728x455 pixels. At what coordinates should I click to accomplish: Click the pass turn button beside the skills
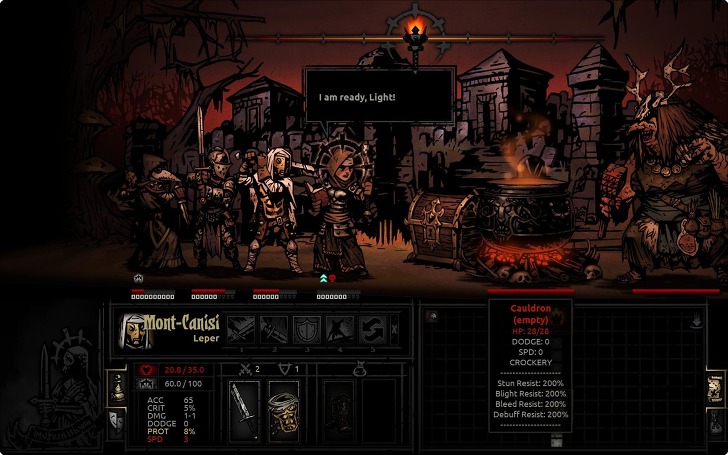click(394, 328)
